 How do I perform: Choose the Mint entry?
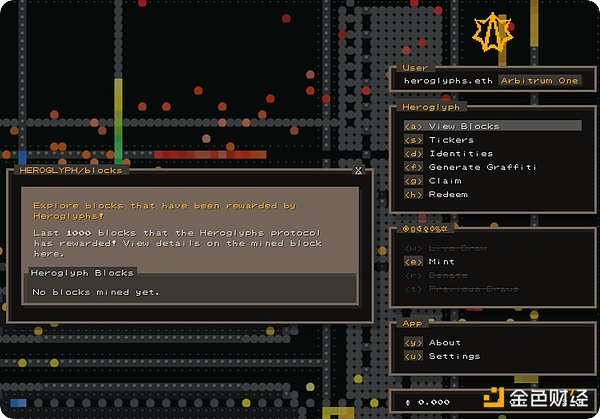pos(441,261)
